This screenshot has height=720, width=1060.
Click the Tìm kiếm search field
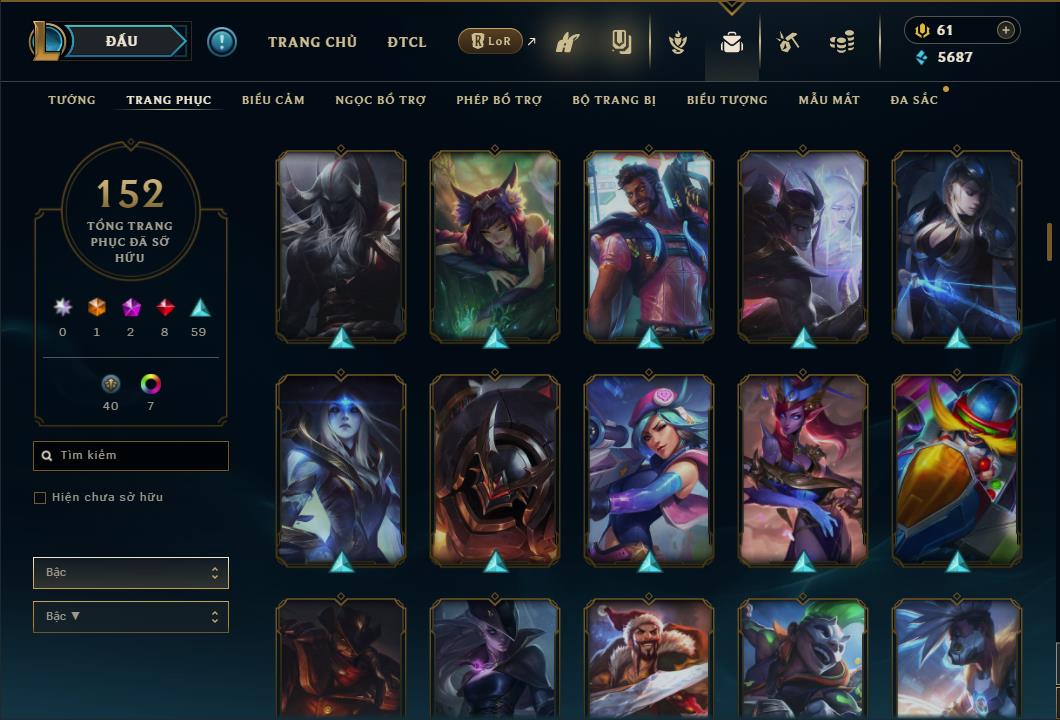point(131,456)
